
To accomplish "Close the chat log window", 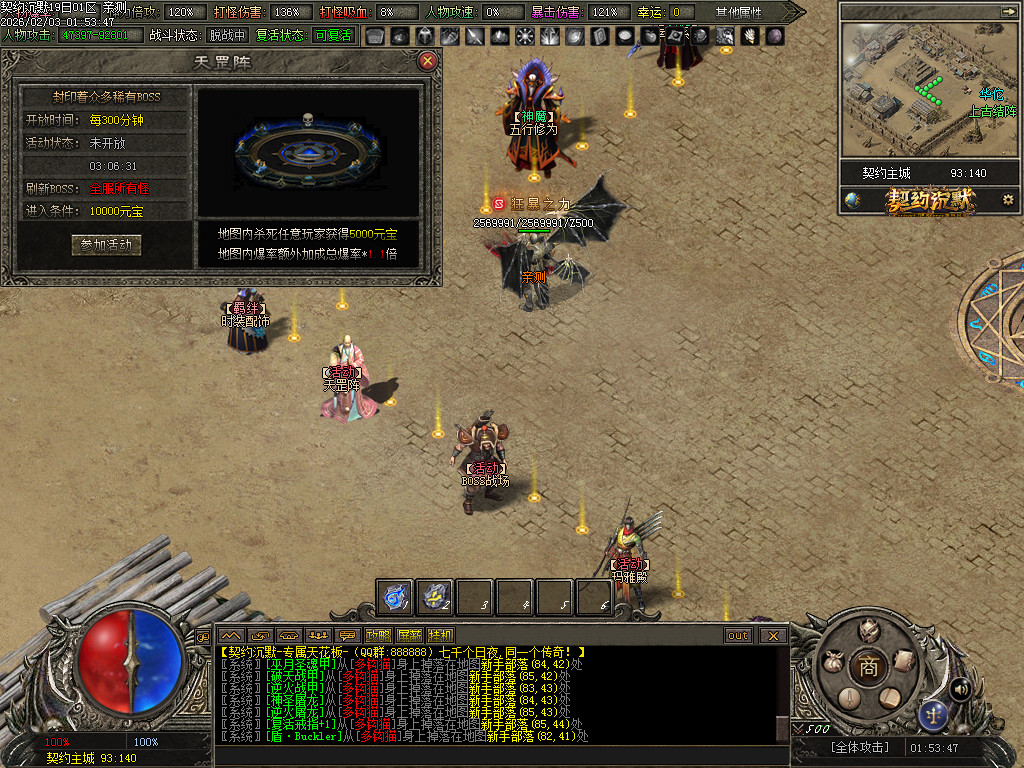I will [772, 635].
